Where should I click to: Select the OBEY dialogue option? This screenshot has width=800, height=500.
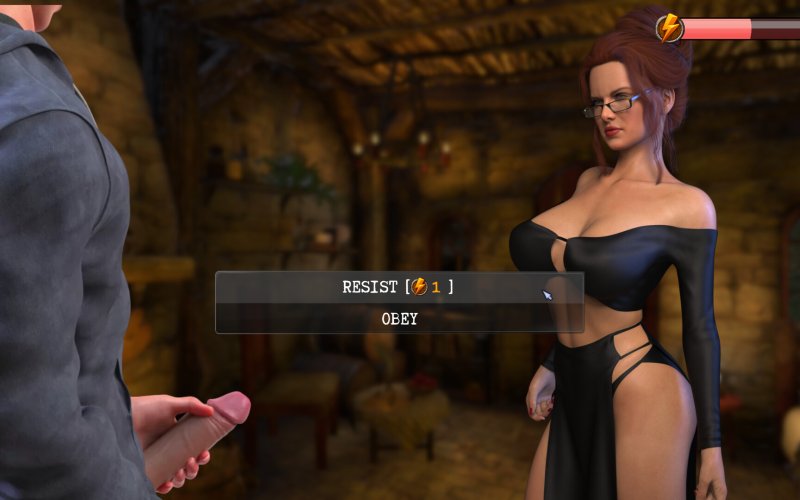[x=399, y=319]
